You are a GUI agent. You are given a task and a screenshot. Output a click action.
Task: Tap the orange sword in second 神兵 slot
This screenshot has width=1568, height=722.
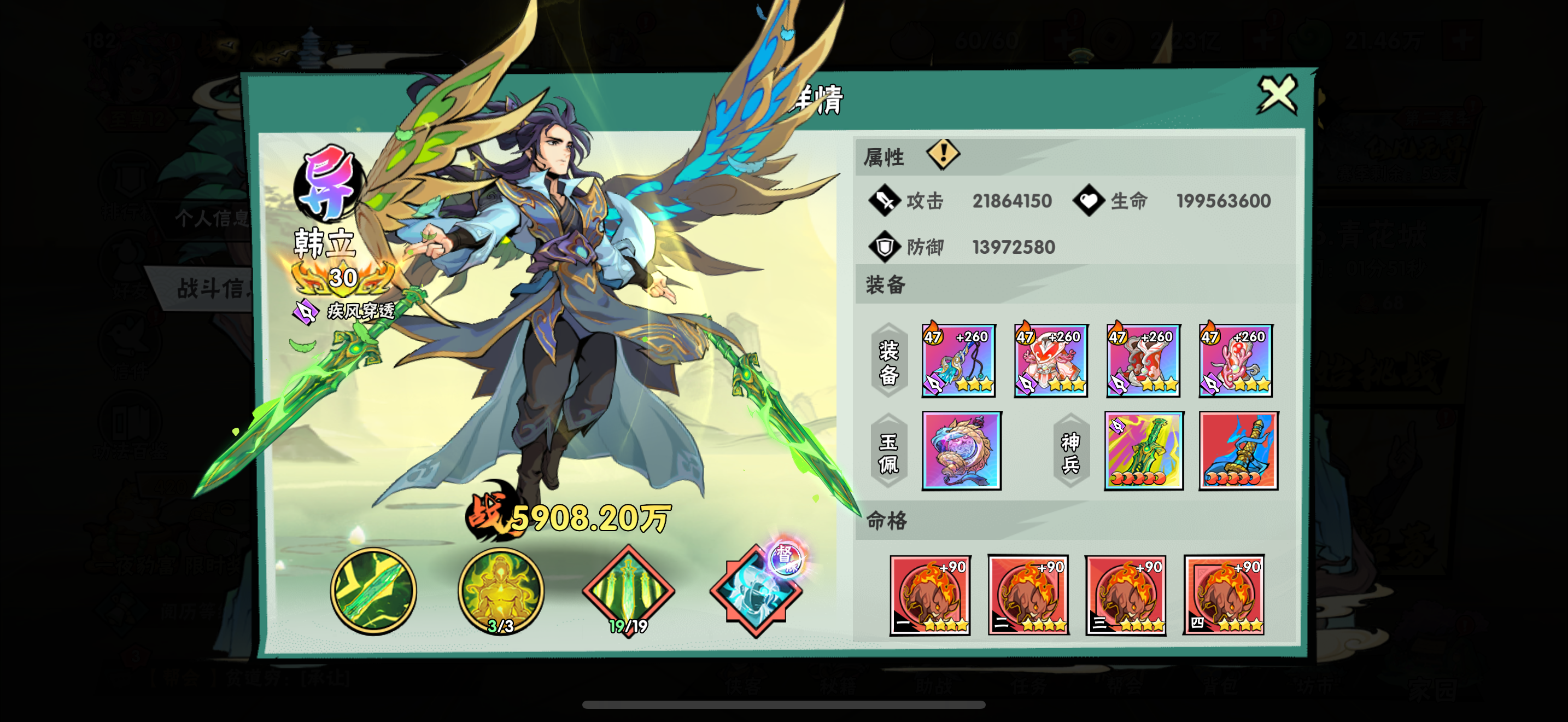tap(1237, 451)
